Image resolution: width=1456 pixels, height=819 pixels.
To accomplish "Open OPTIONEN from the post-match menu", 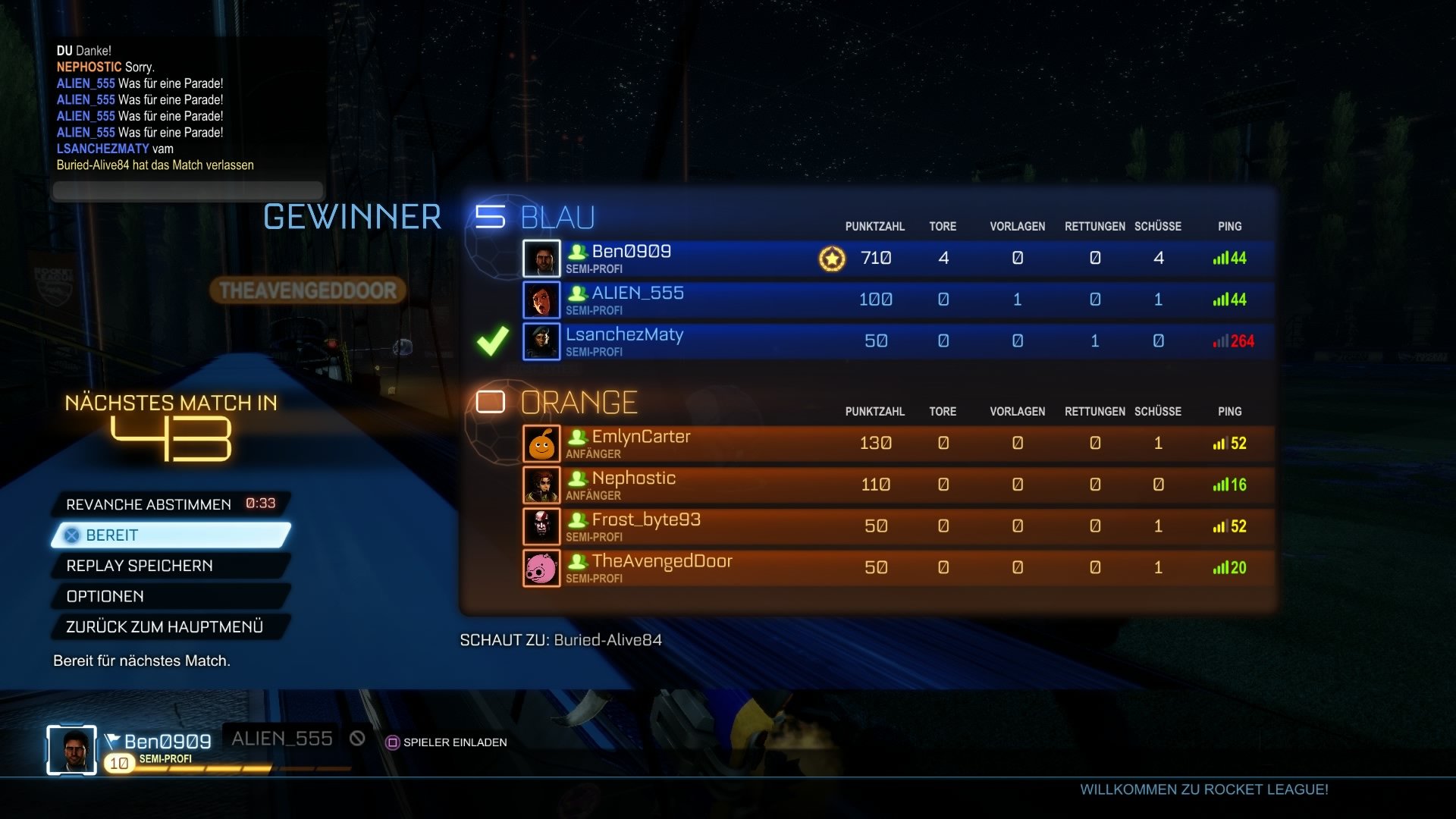I will tap(106, 596).
